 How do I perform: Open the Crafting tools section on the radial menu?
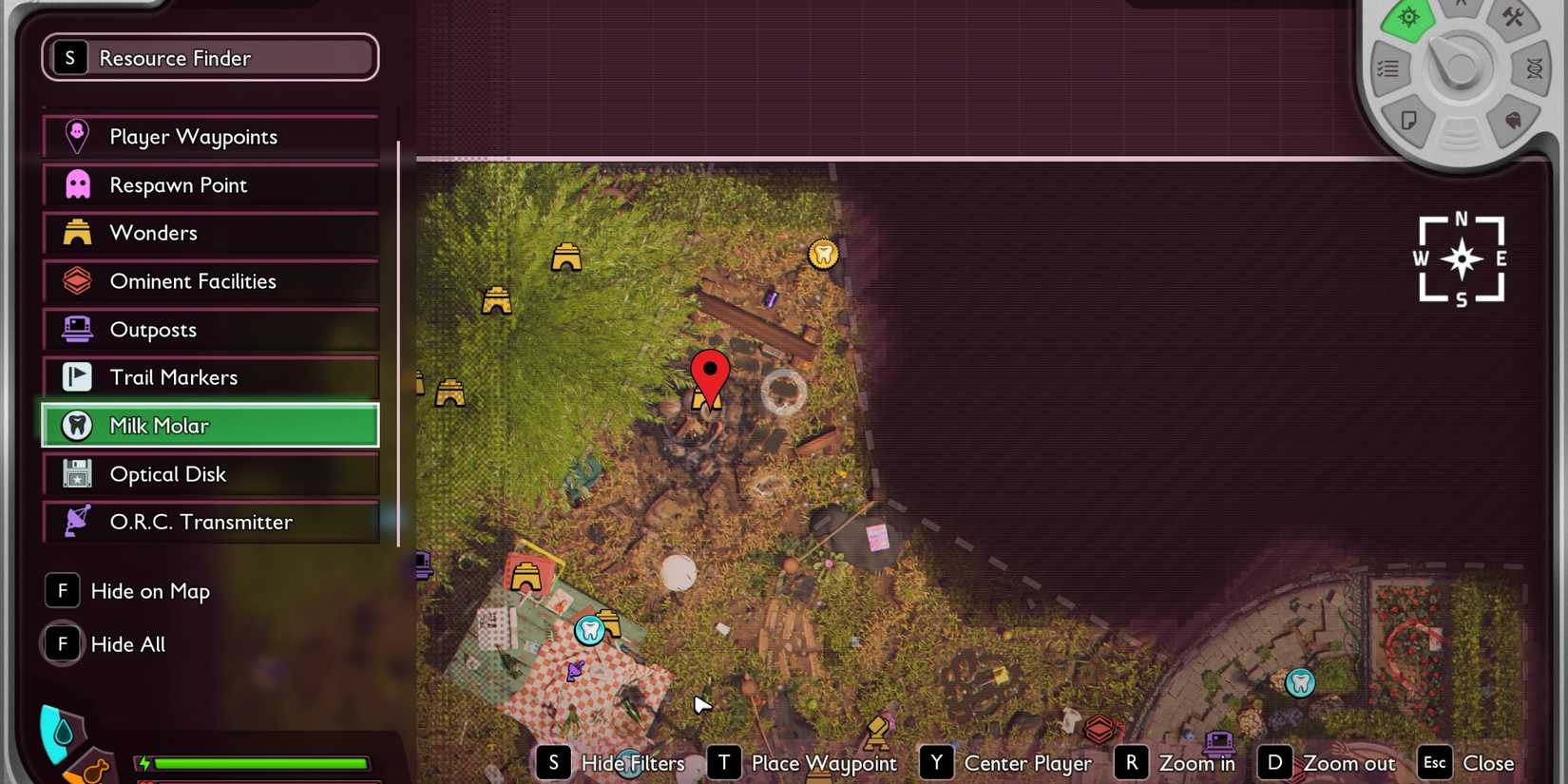1516,17
